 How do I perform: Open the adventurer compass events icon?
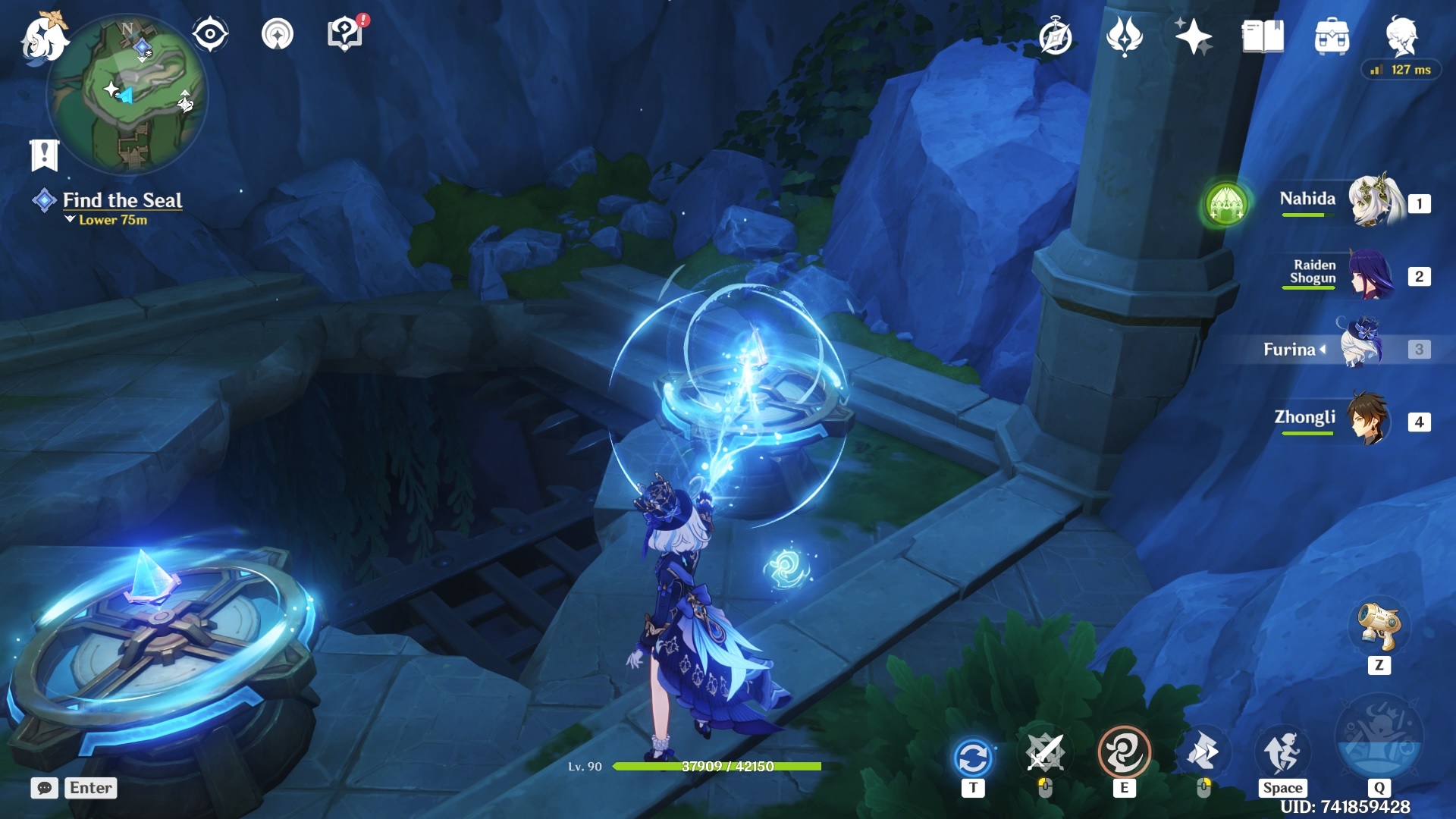tap(1056, 37)
